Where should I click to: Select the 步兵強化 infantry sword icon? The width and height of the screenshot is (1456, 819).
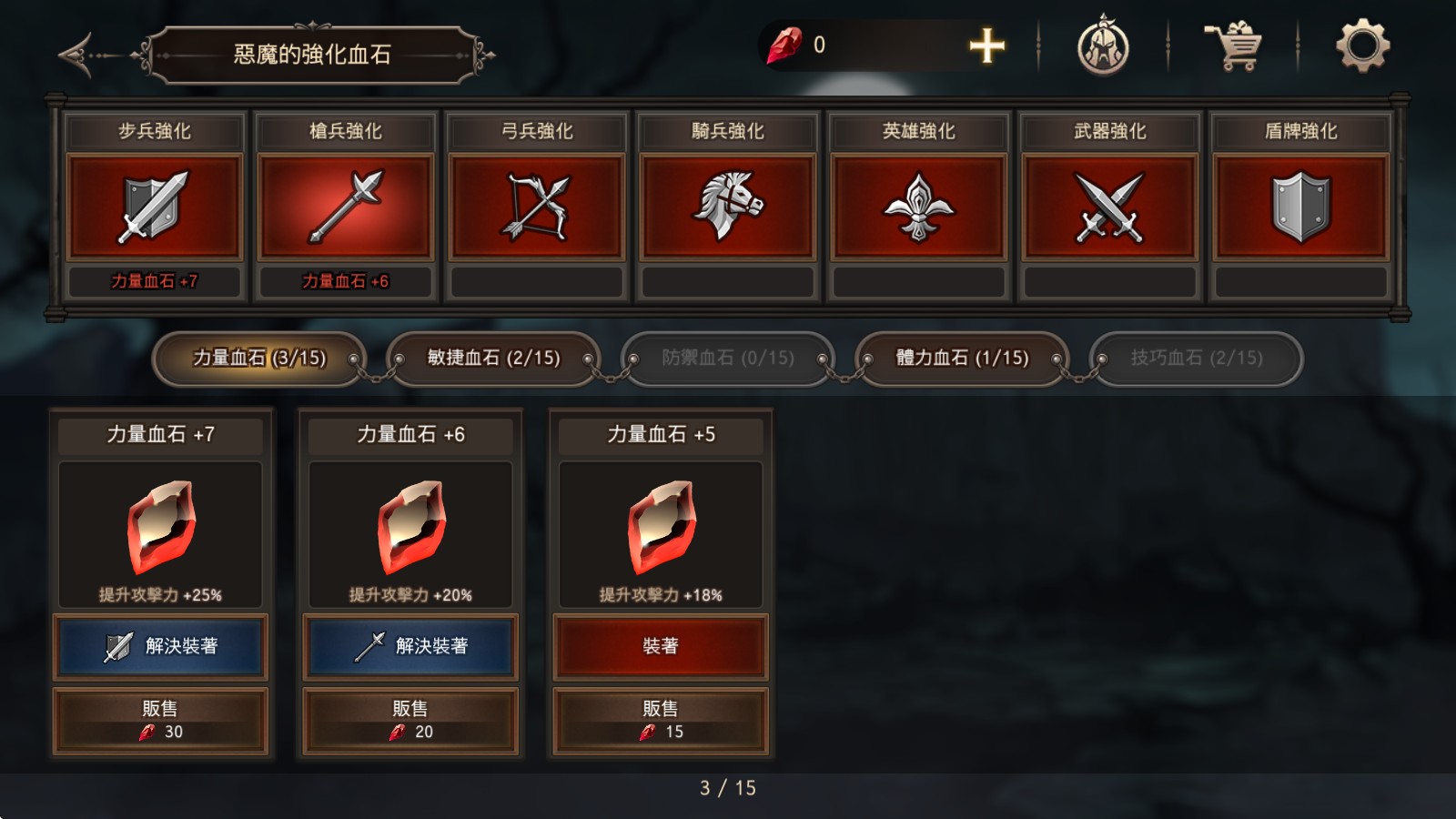[153, 205]
